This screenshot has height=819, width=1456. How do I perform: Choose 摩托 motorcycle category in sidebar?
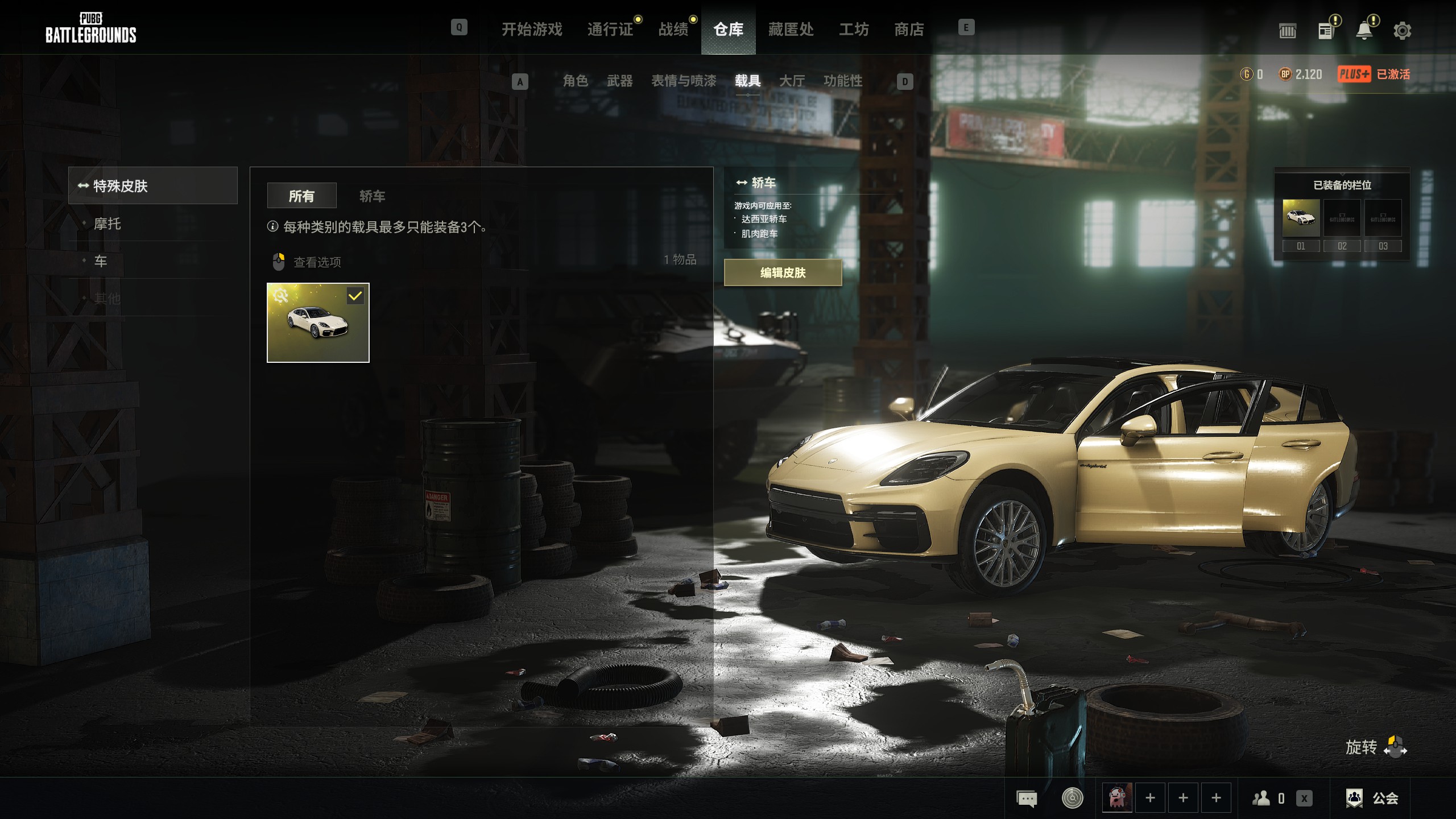tap(107, 224)
